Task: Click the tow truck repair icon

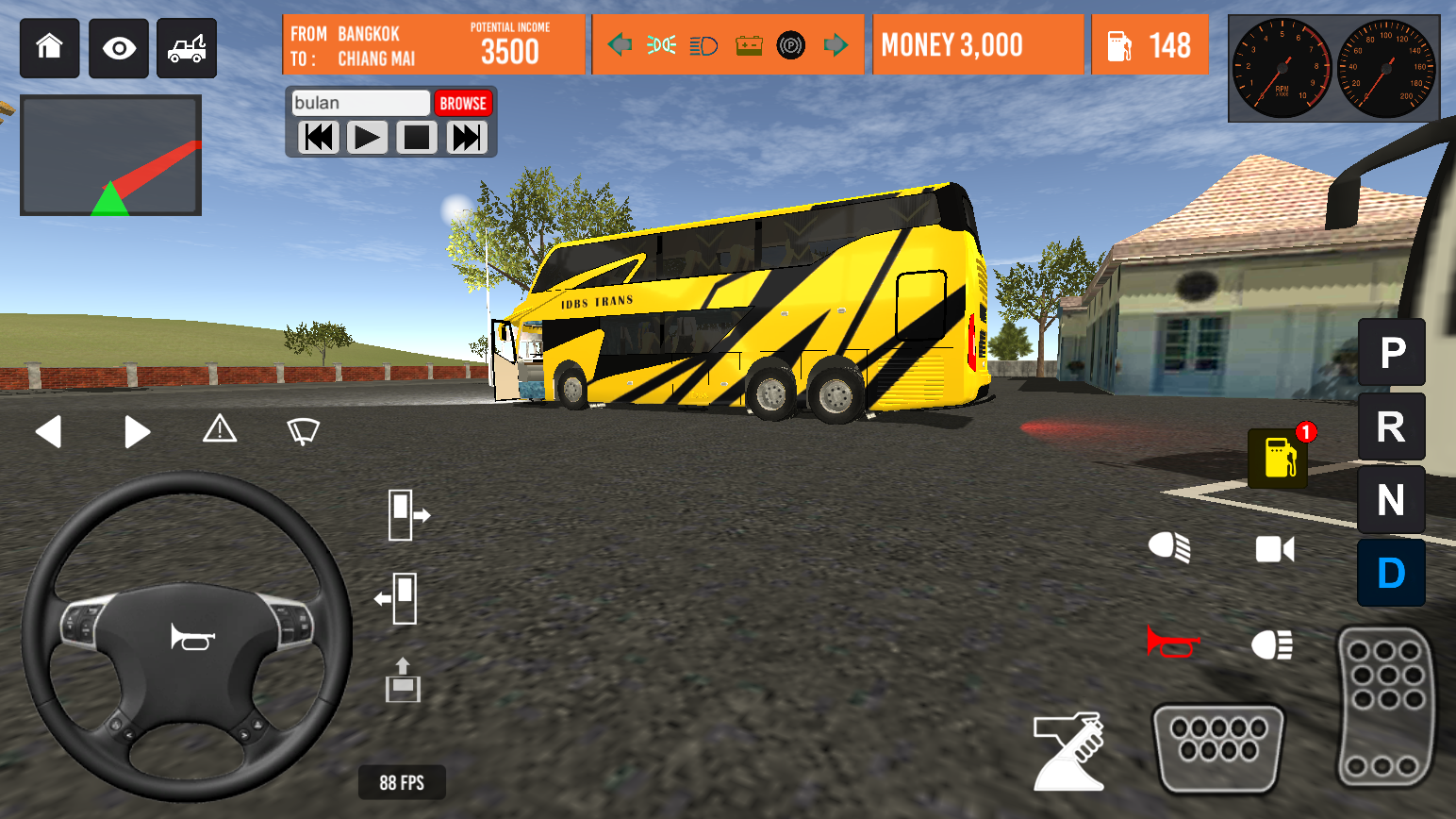Action: pos(186,48)
